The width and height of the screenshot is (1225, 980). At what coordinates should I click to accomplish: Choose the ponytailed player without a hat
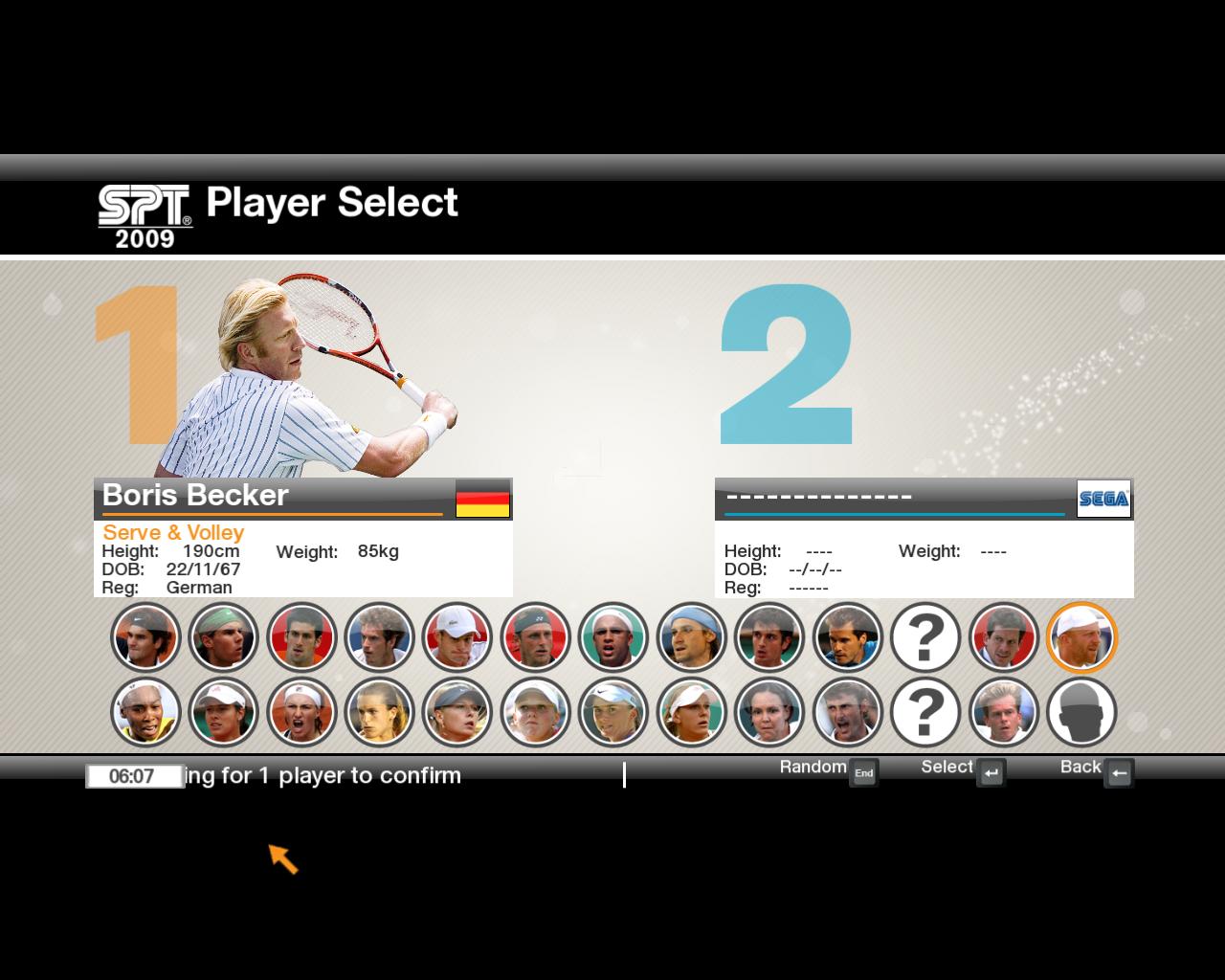pos(379,713)
